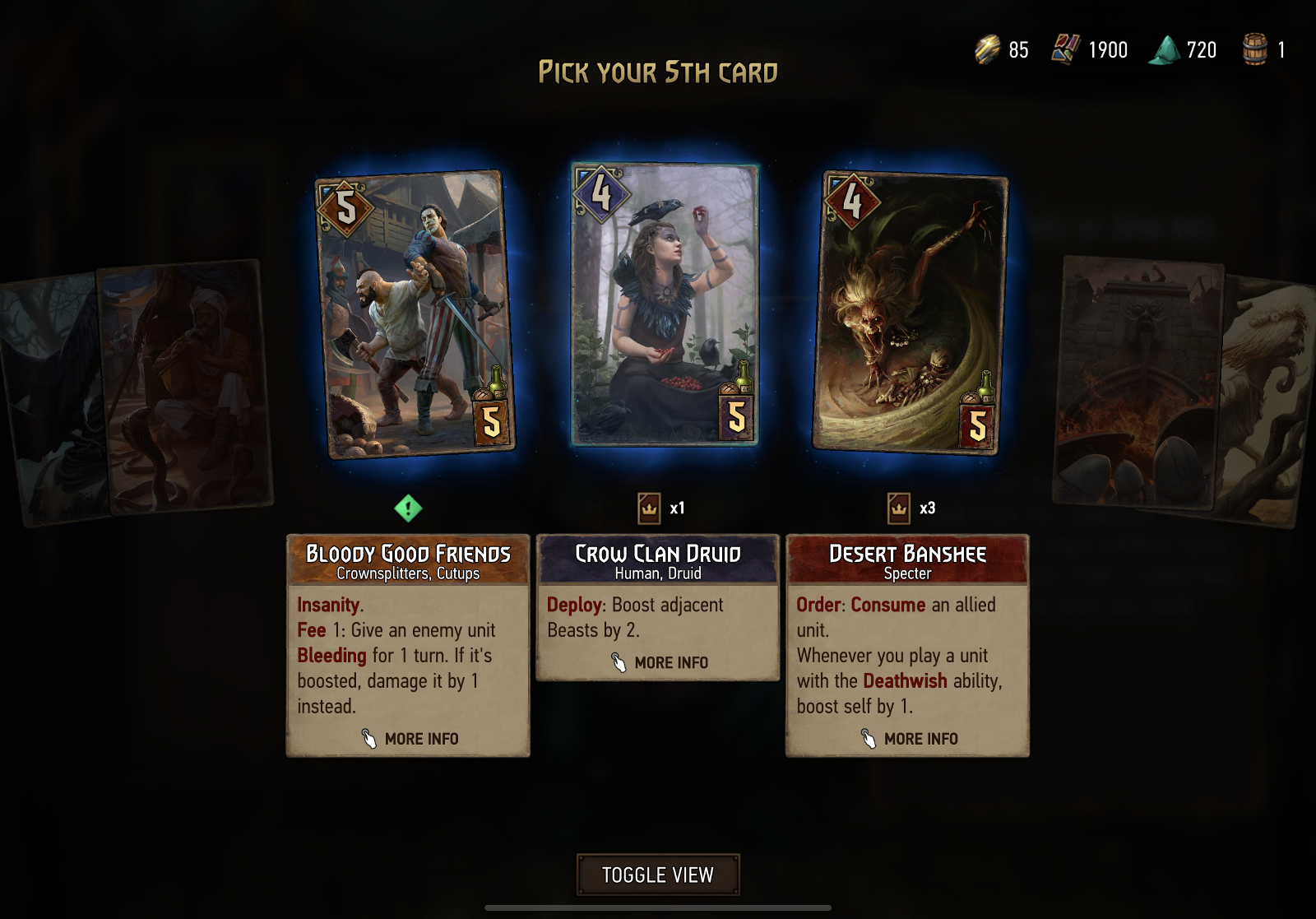The height and width of the screenshot is (919, 1316).
Task: Open more info on Crow Clan Druid
Action: [660, 662]
